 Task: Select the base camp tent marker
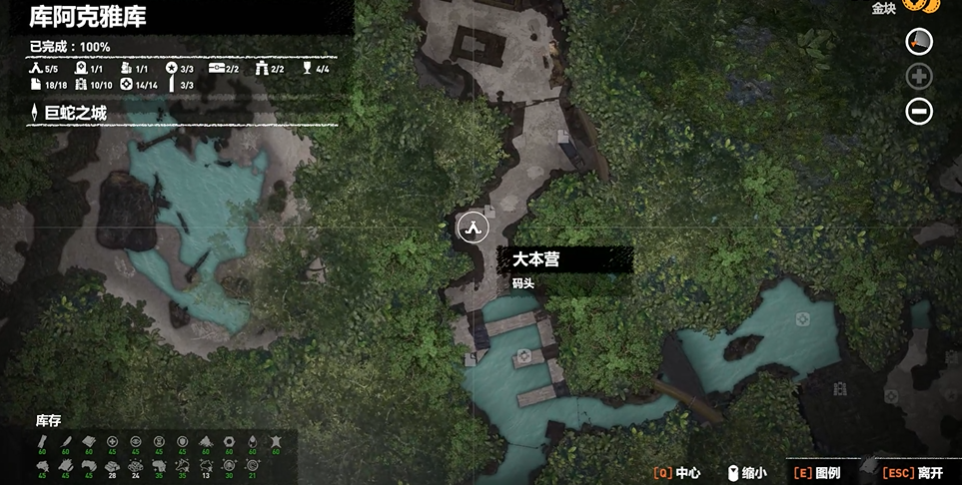(x=472, y=227)
